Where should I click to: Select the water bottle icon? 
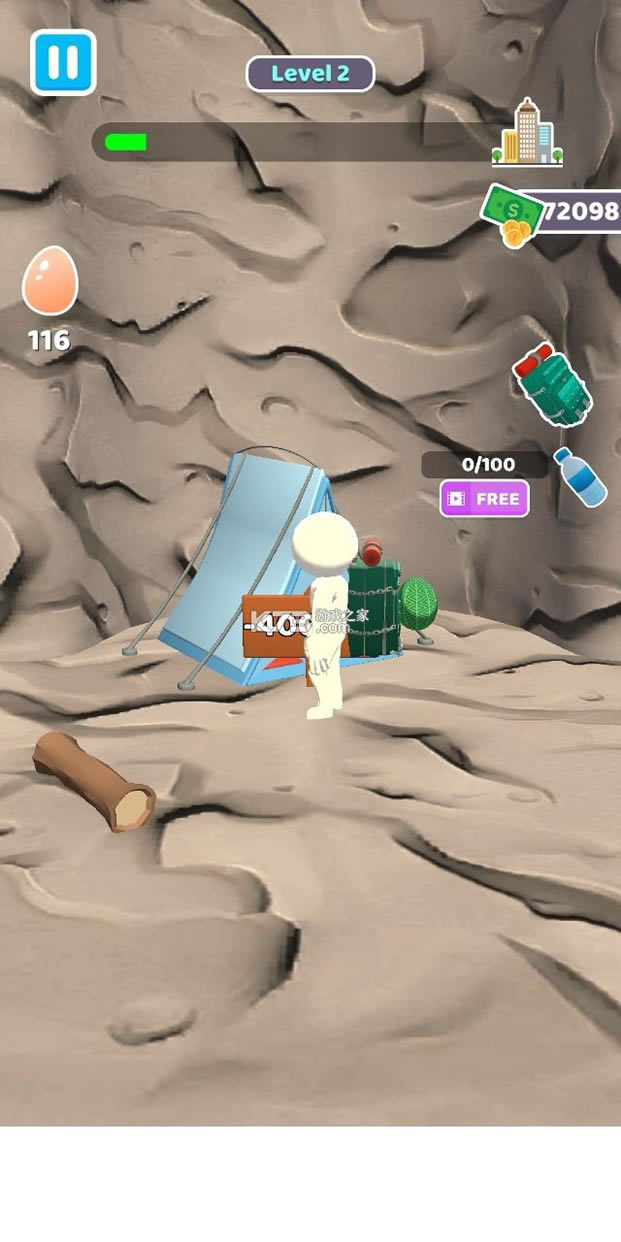pos(580,476)
